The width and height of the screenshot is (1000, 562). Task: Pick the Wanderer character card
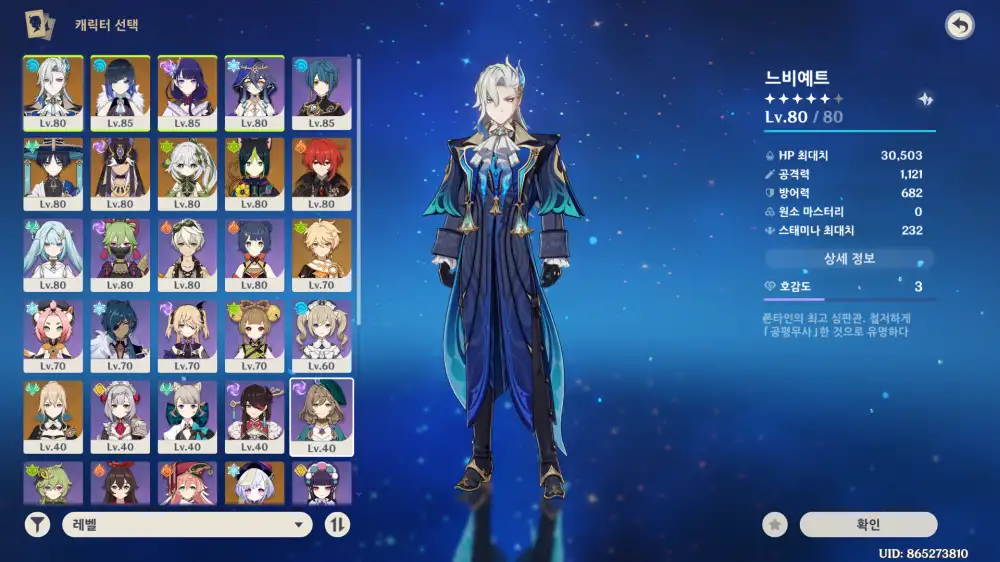pyautogui.click(x=54, y=174)
